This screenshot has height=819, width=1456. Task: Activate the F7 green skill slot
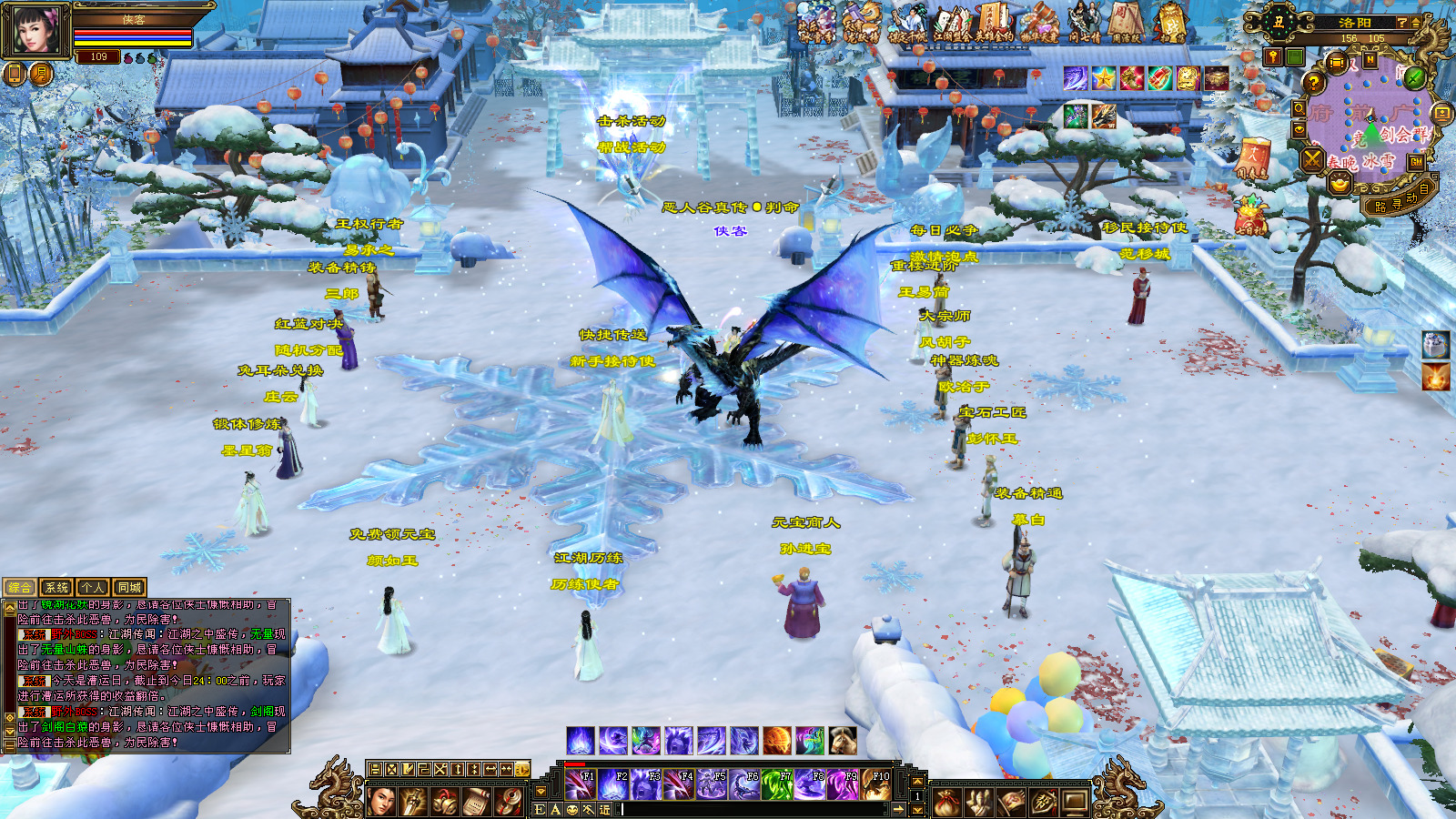776,784
